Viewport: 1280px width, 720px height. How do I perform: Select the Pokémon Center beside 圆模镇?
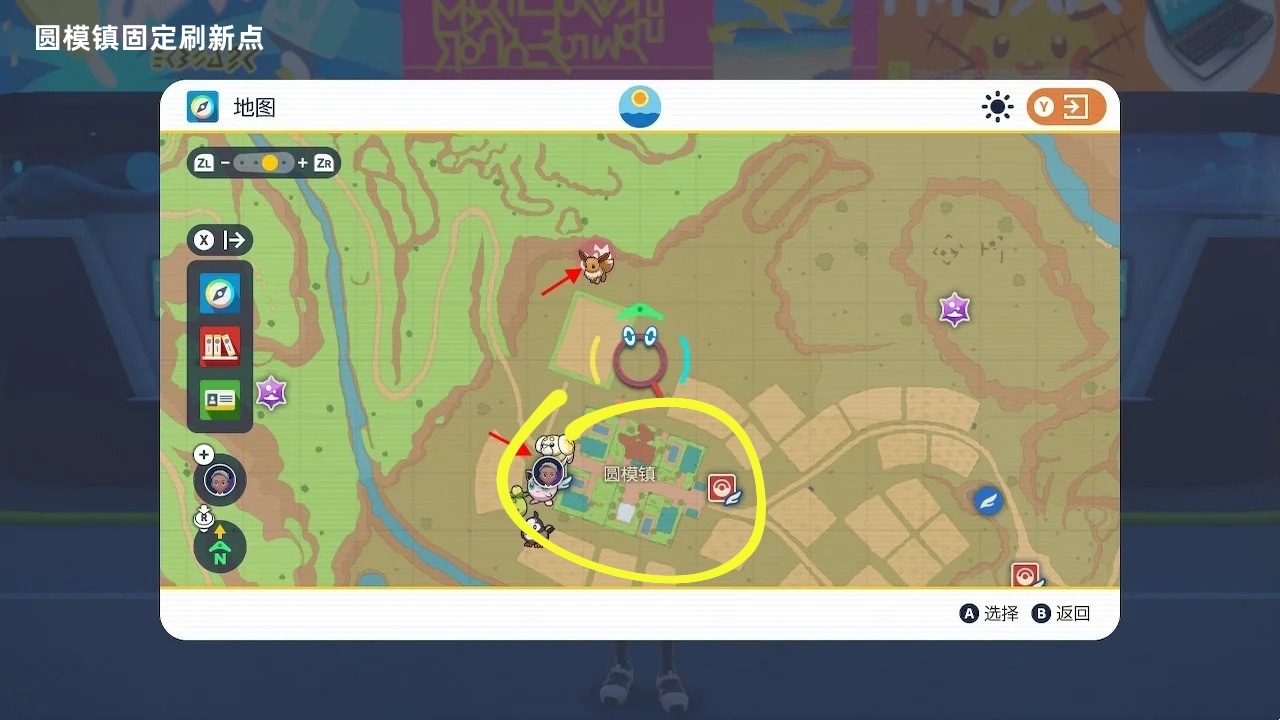click(722, 488)
